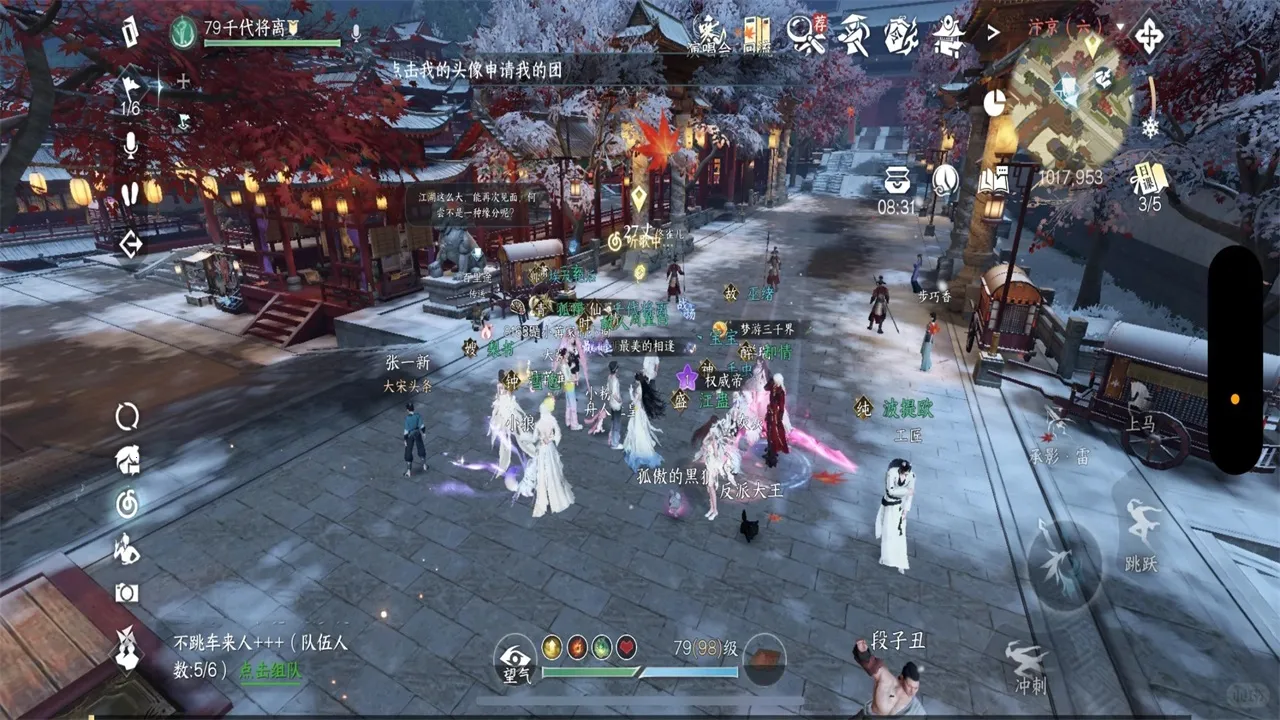Tap the camera icon to toggle screenshot mode
The image size is (1280, 720).
click(x=125, y=593)
